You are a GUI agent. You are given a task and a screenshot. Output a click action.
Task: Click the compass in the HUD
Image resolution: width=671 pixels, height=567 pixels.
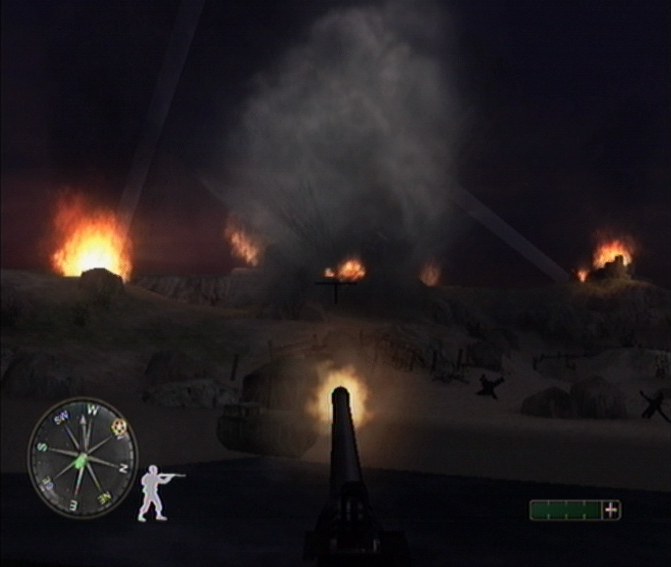click(x=81, y=458)
